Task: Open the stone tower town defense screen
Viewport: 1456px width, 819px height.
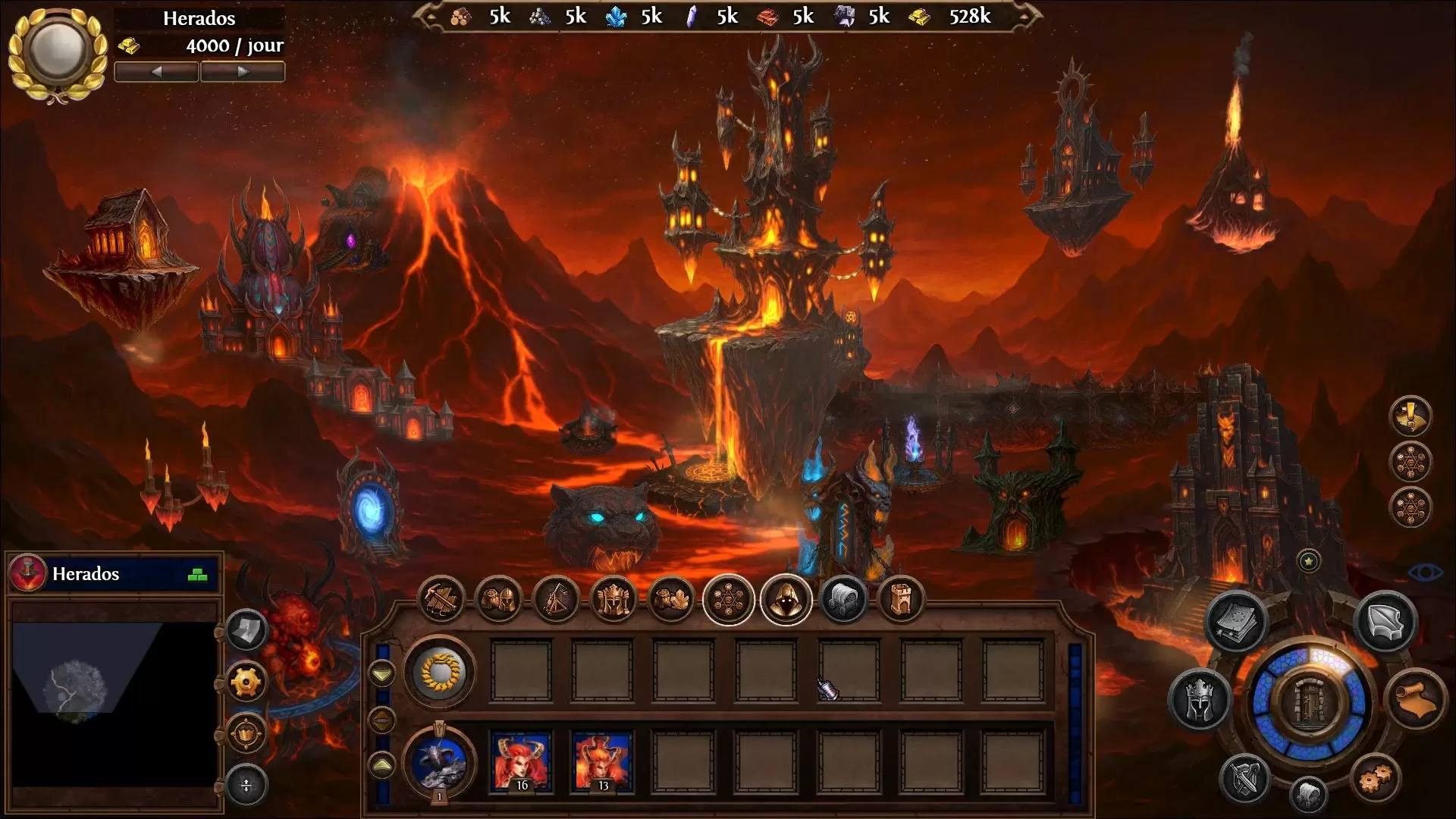Action: pyautogui.click(x=901, y=600)
